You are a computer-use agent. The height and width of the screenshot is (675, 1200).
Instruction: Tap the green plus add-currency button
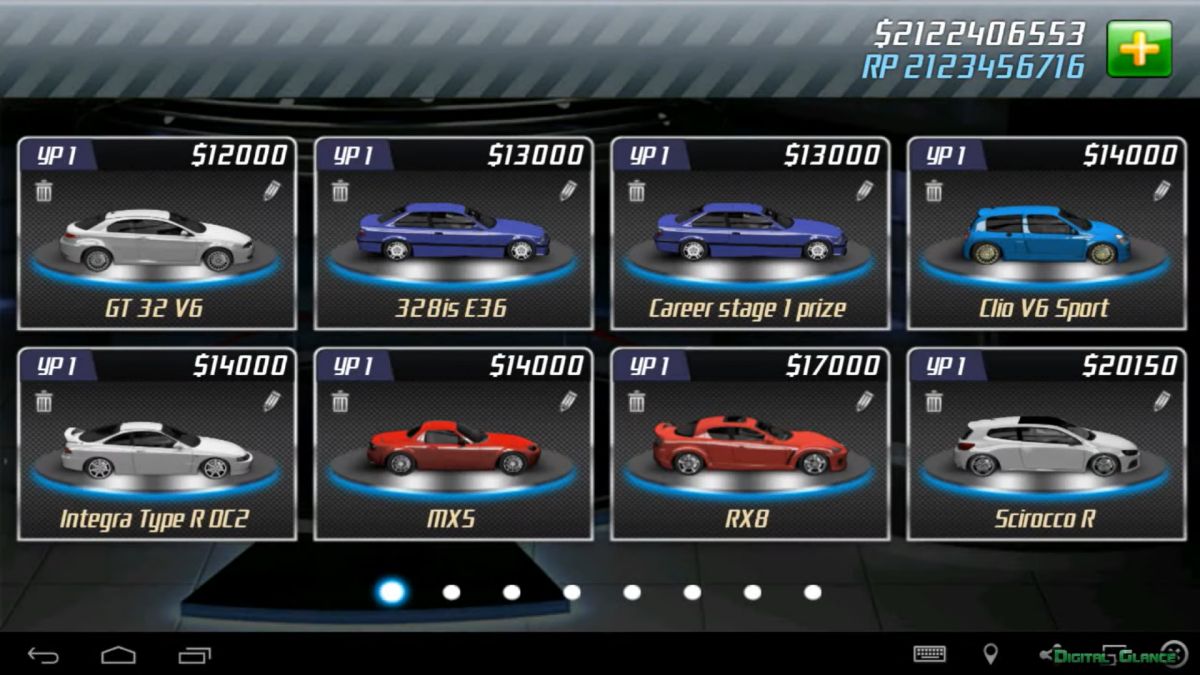(x=1139, y=49)
